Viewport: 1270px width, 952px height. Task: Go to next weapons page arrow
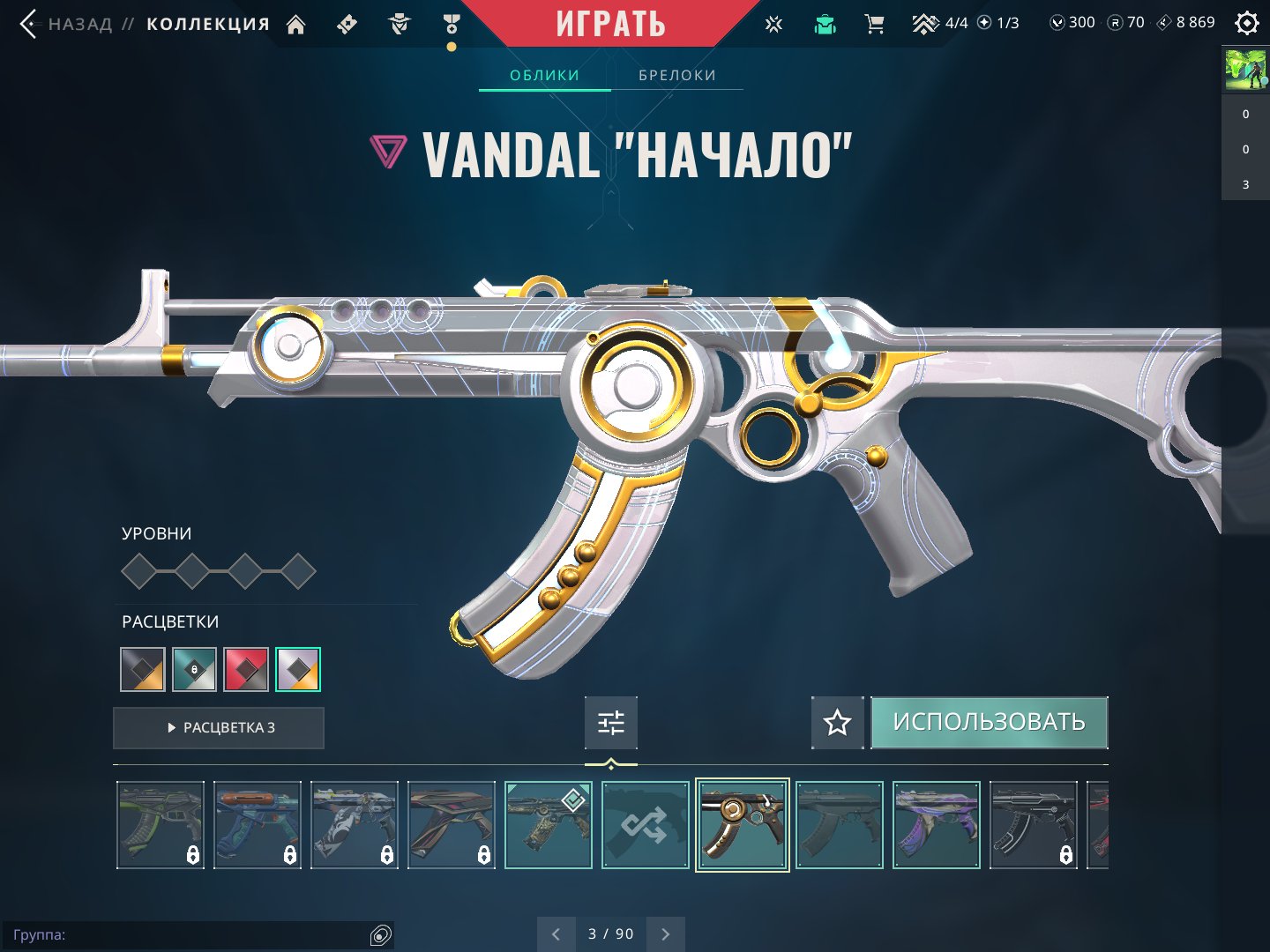point(666,933)
